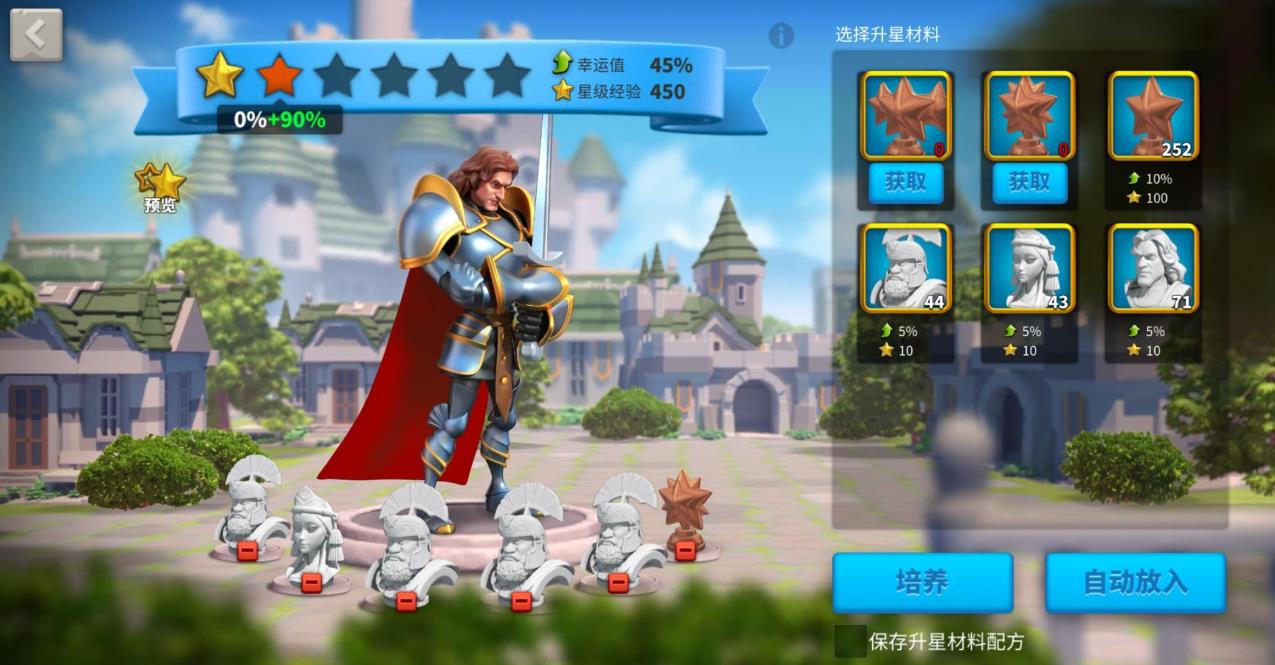
Task: Select the spiky starburst sculpture material slot
Action: tap(1029, 116)
